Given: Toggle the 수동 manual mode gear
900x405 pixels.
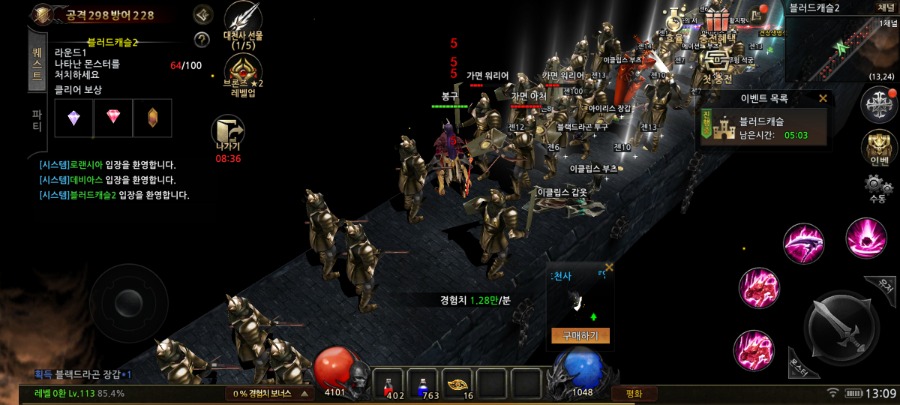Looking at the screenshot, I should tap(878, 188).
